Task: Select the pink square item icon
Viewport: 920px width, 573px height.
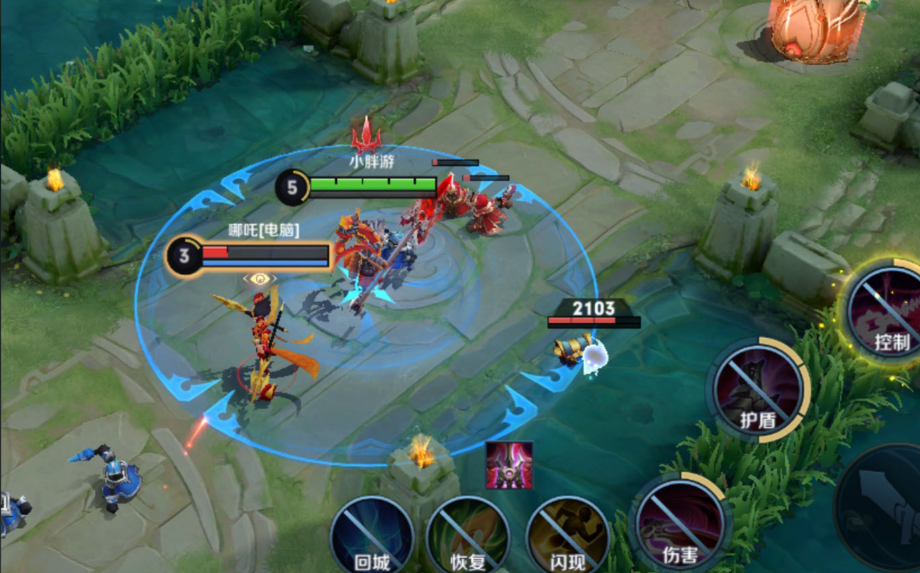Action: (x=509, y=465)
